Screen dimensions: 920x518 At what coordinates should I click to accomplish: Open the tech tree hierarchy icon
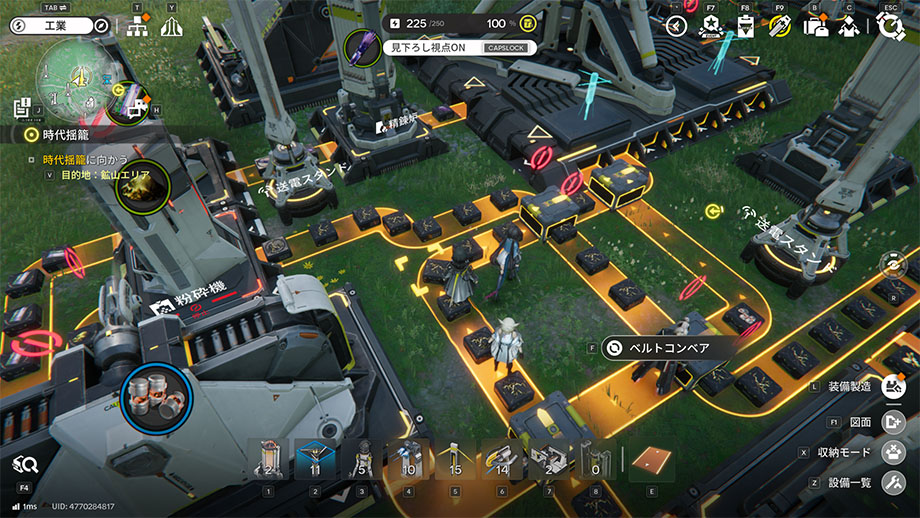coord(138,27)
